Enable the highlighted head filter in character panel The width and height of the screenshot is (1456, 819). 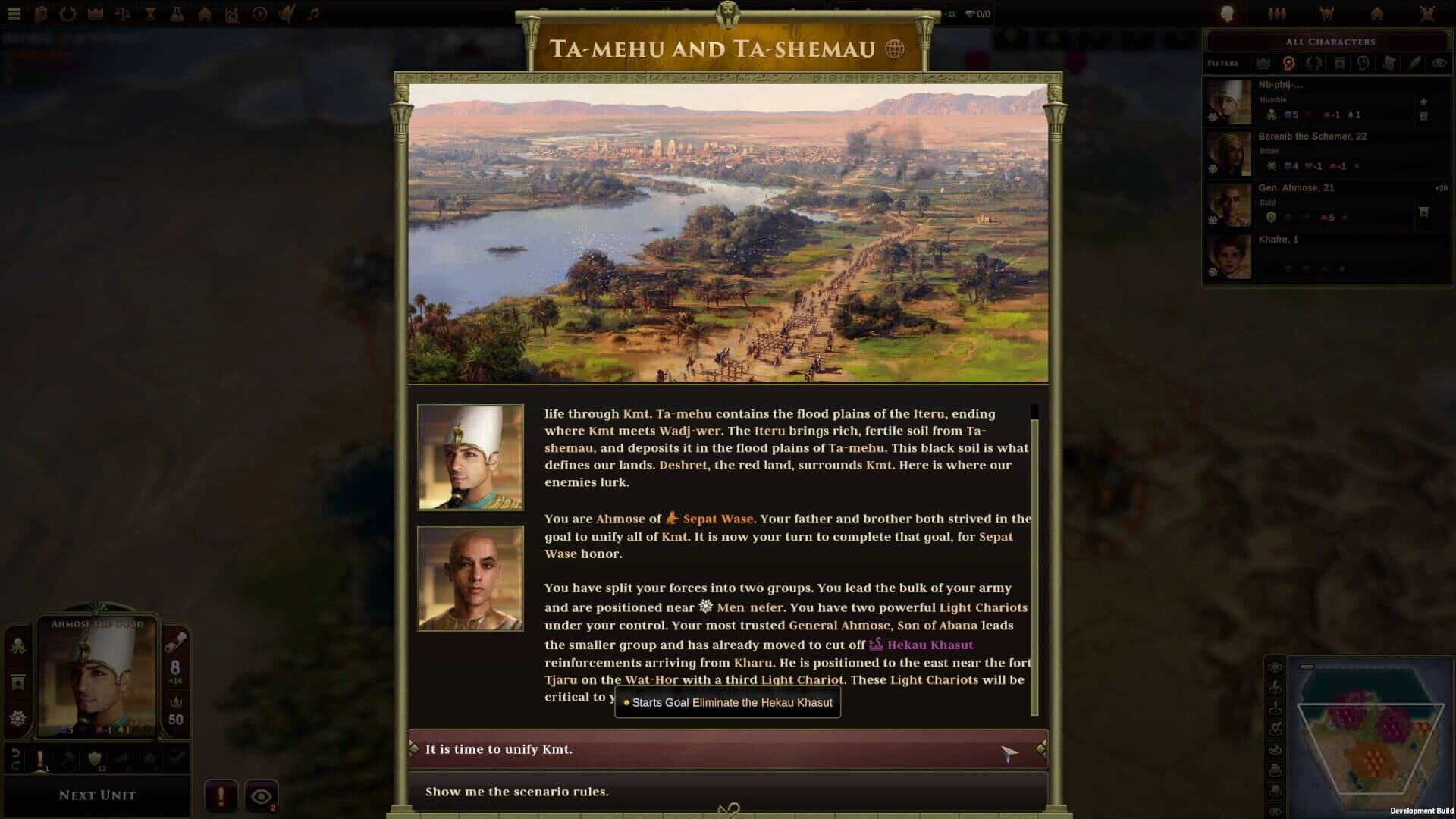[1289, 63]
